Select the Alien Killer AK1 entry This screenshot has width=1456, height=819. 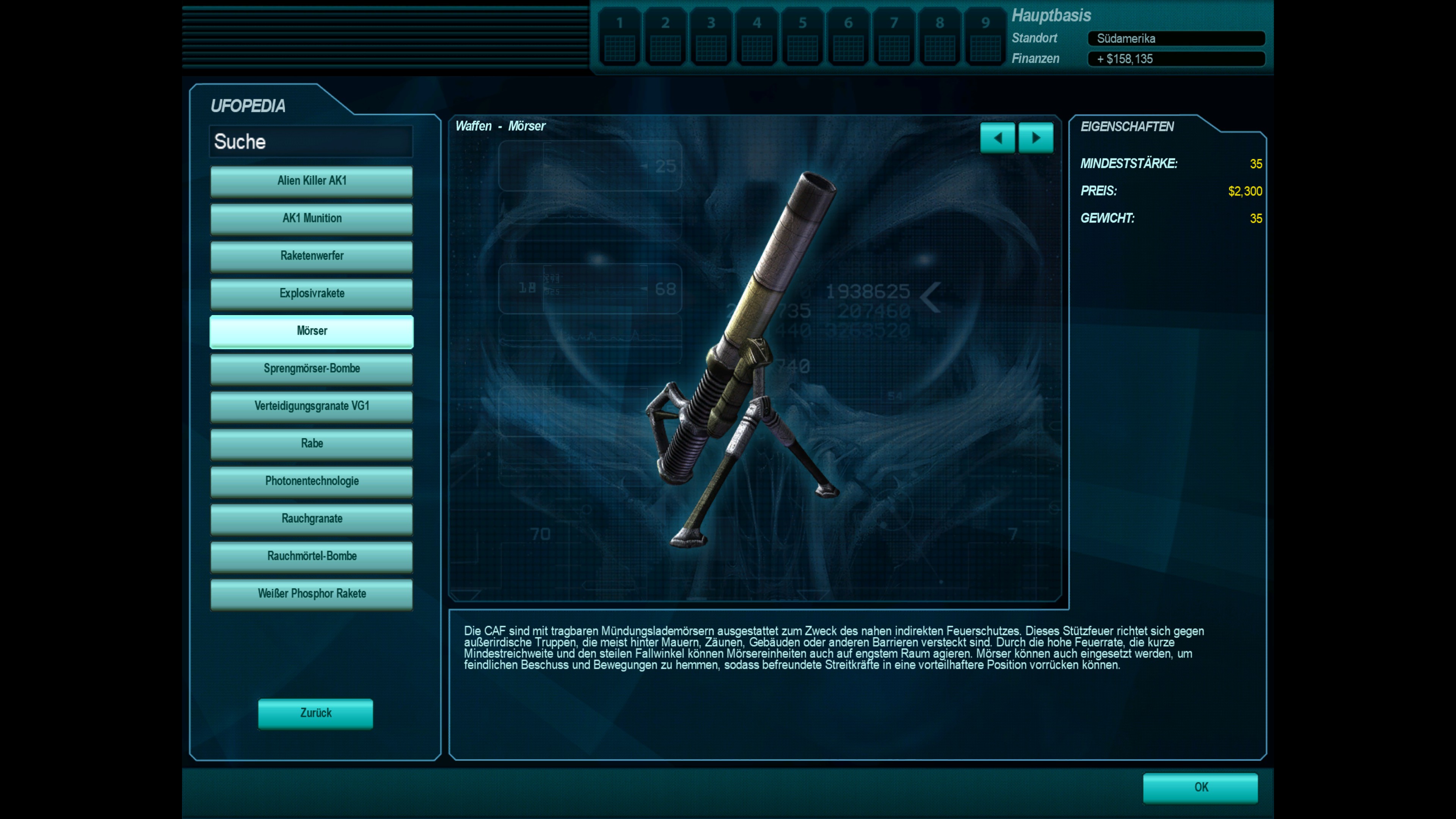coord(311,181)
